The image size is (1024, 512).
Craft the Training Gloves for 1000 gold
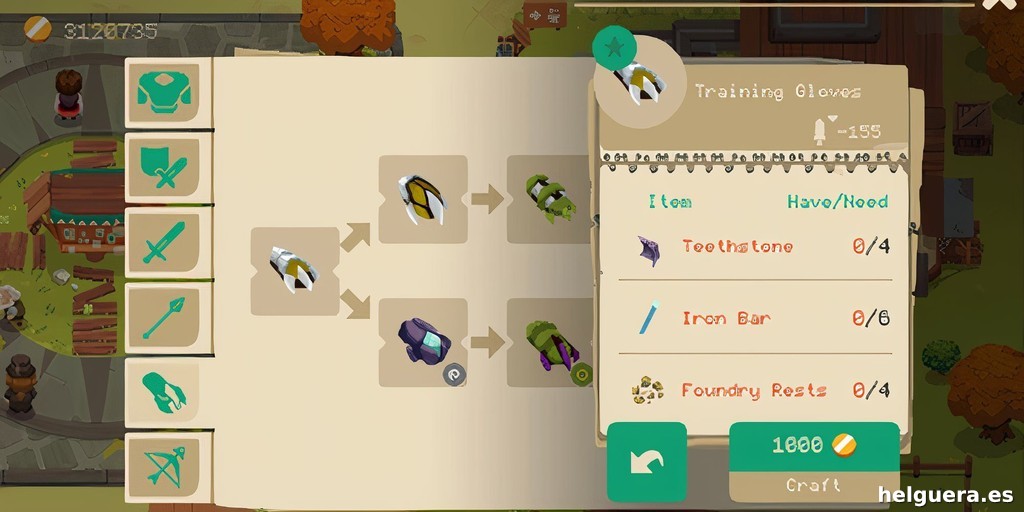(x=813, y=461)
